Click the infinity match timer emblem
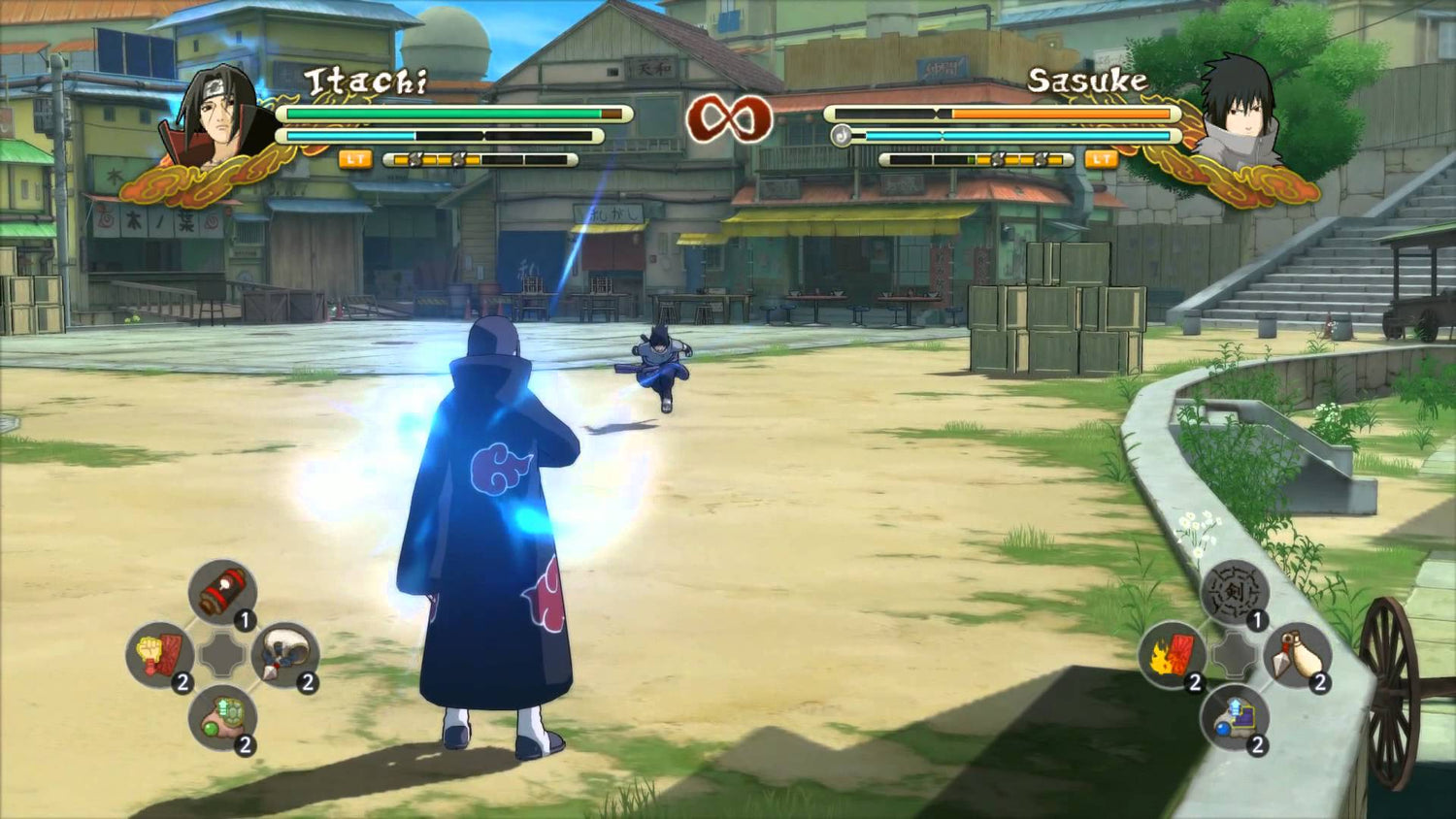Image resolution: width=1456 pixels, height=819 pixels. click(x=728, y=119)
